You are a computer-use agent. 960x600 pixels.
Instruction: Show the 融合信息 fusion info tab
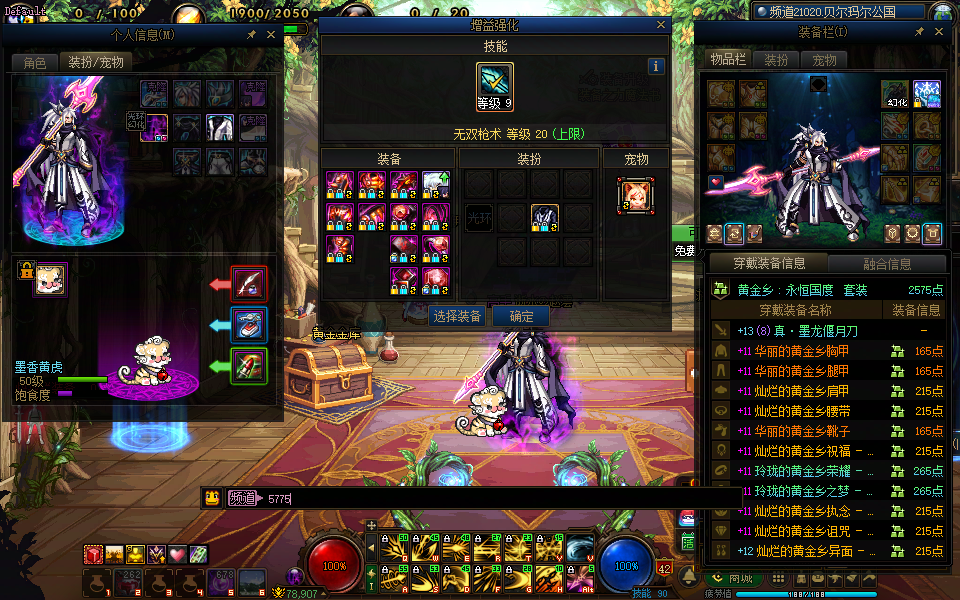coord(886,264)
